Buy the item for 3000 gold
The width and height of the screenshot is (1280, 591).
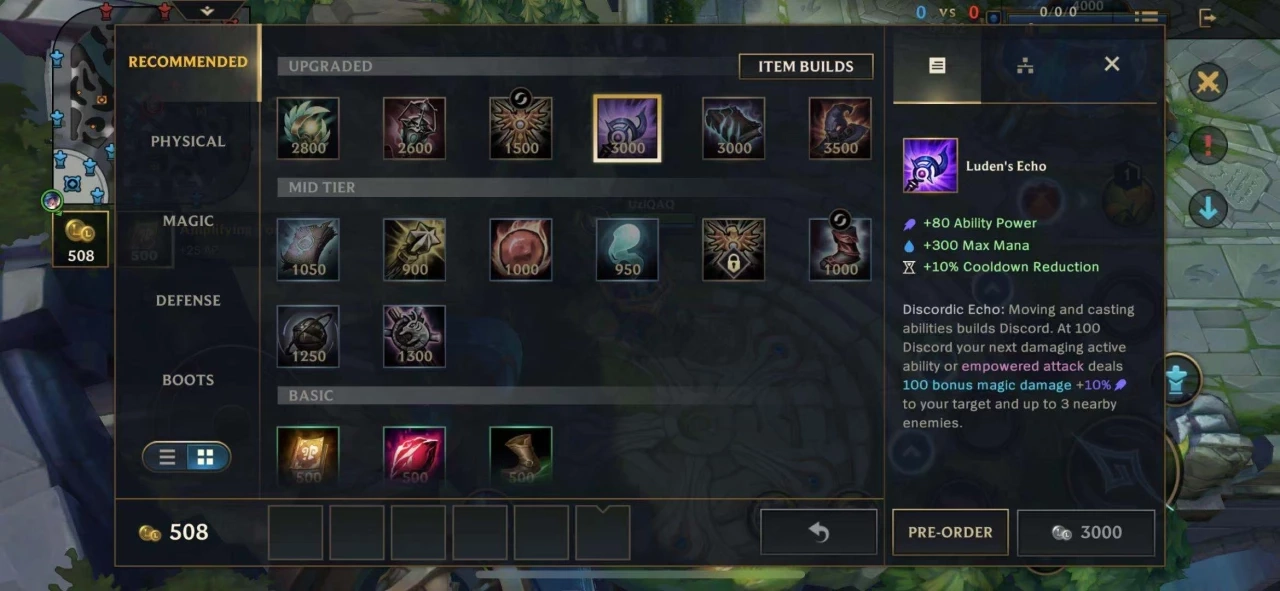(x=1086, y=532)
